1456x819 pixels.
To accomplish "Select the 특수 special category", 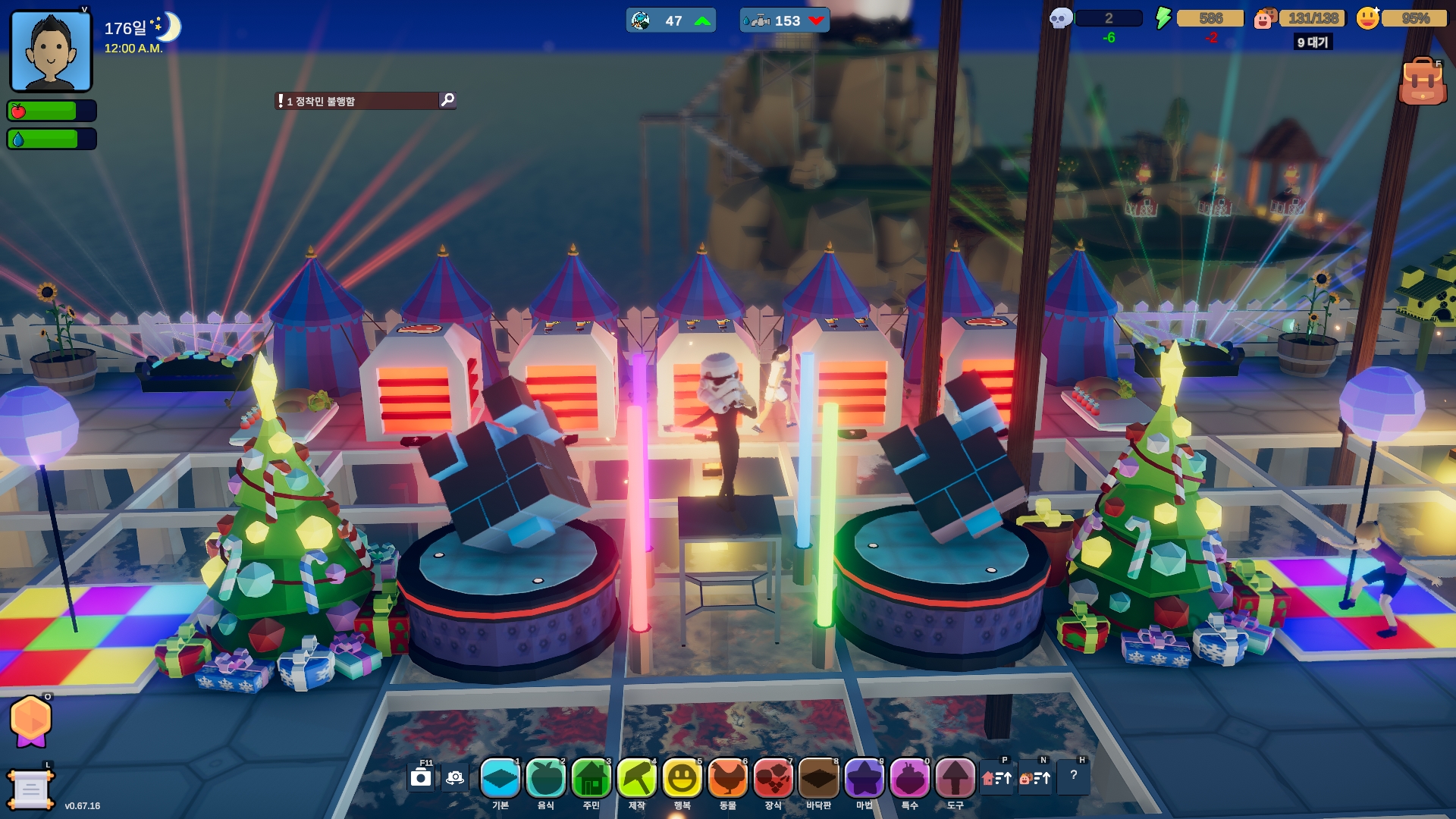I will (x=909, y=779).
